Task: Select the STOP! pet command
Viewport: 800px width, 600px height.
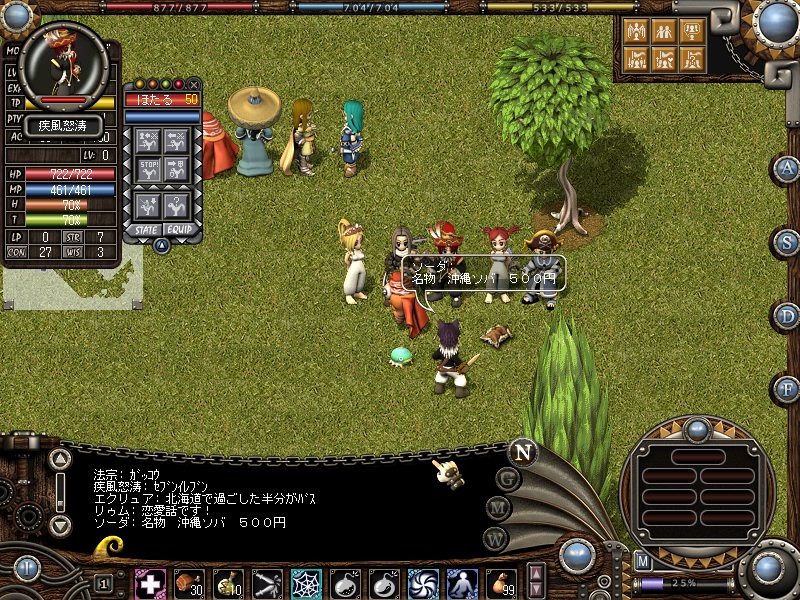Action: [x=149, y=169]
